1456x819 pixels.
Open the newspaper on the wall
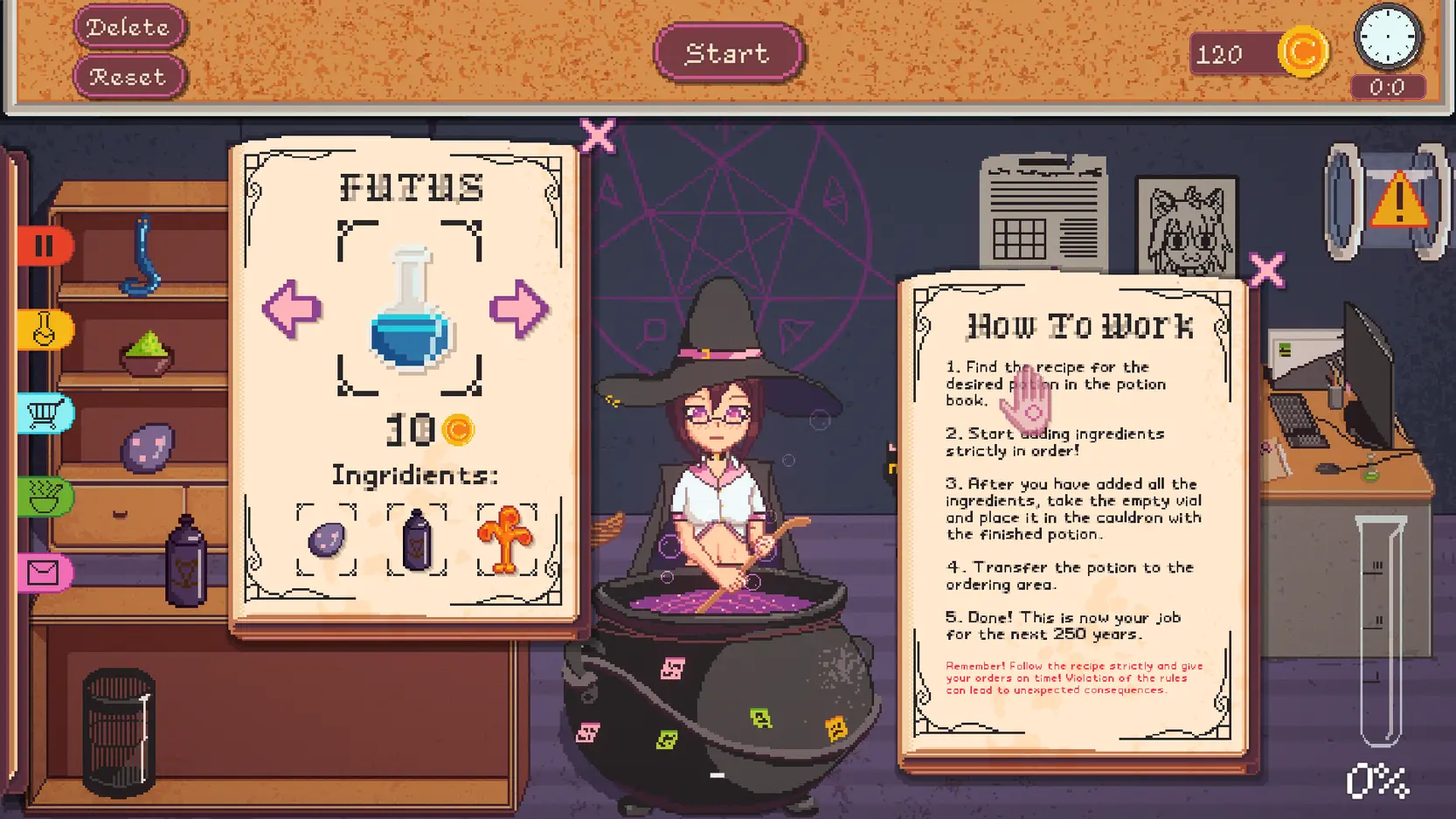pos(1043,214)
